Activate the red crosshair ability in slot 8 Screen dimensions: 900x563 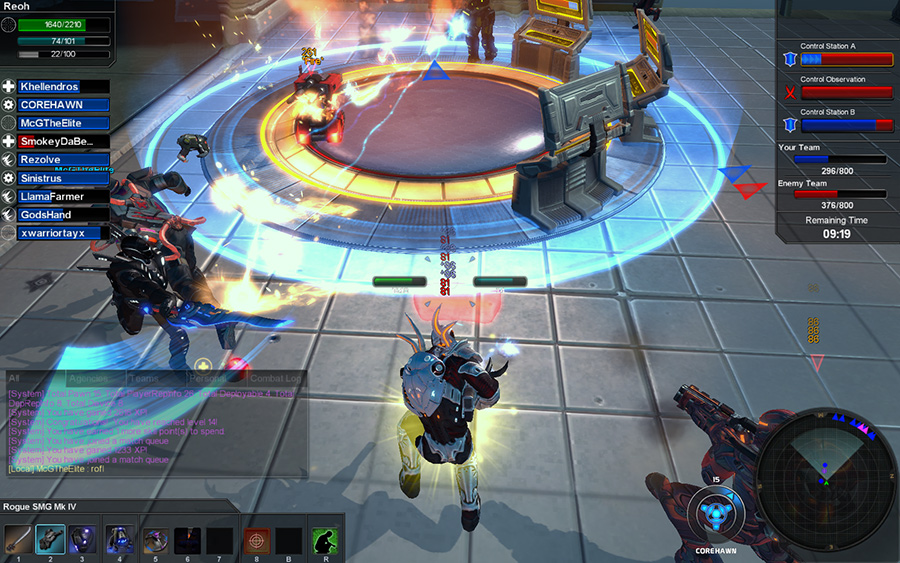click(x=257, y=540)
